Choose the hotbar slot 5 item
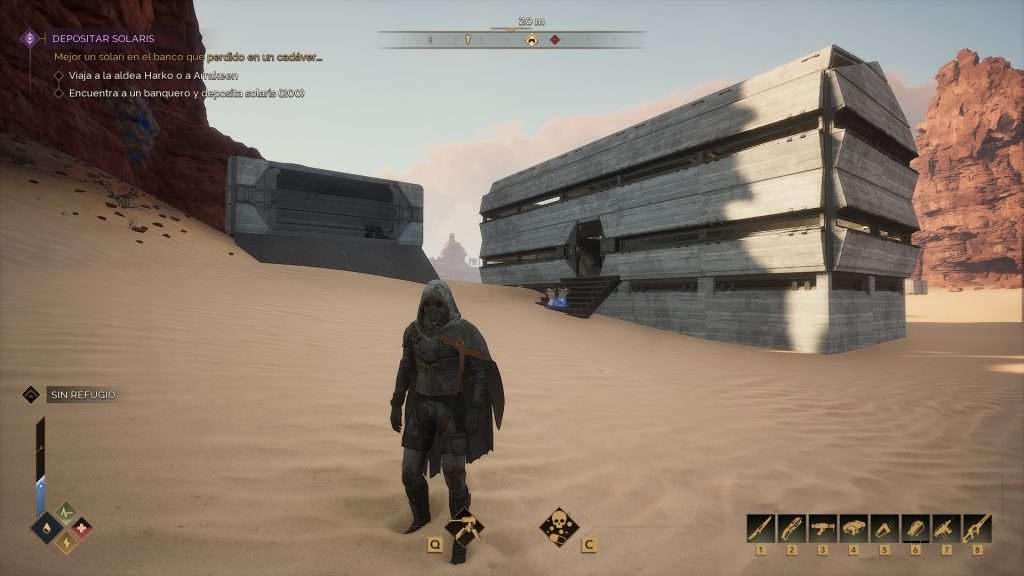 click(885, 528)
